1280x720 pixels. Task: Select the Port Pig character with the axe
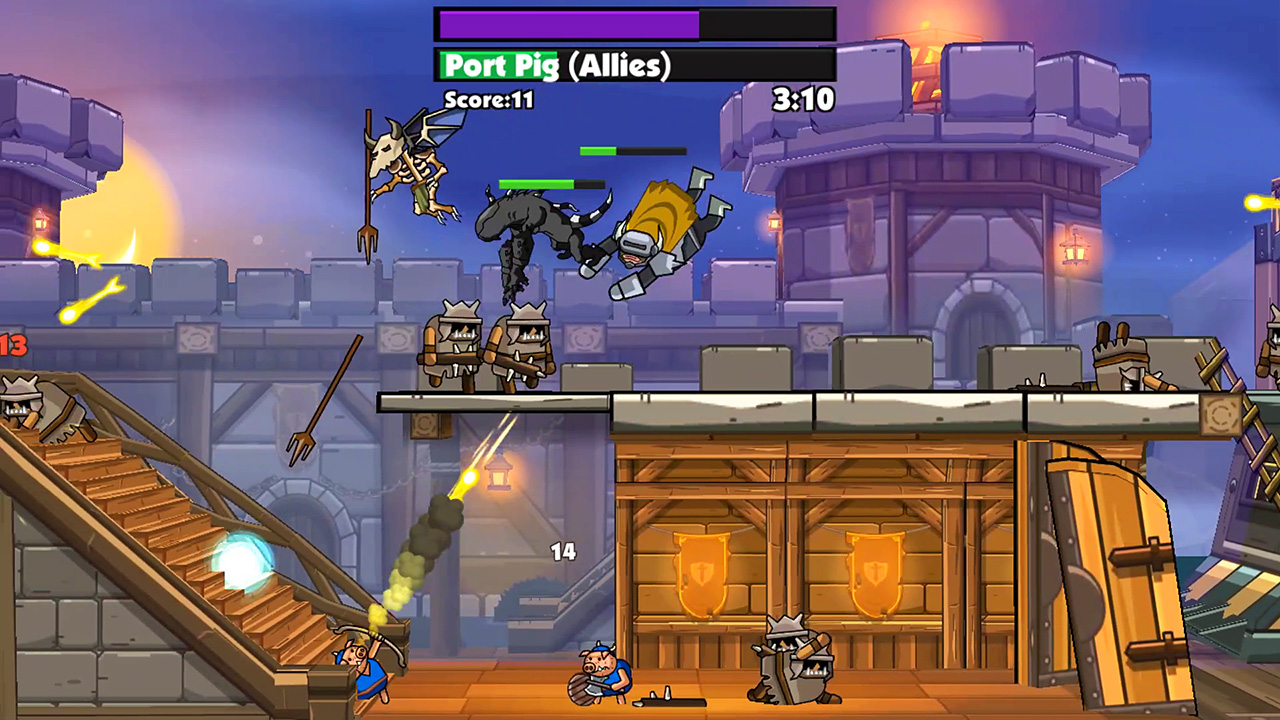tap(600, 670)
